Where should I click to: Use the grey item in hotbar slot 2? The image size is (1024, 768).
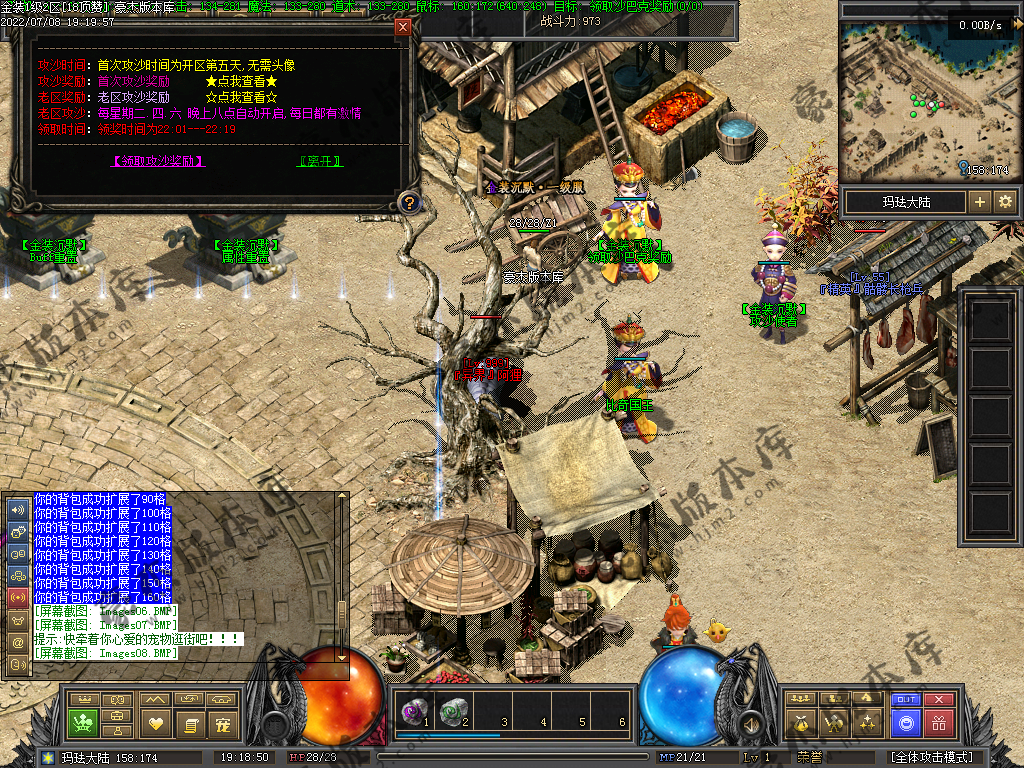453,711
